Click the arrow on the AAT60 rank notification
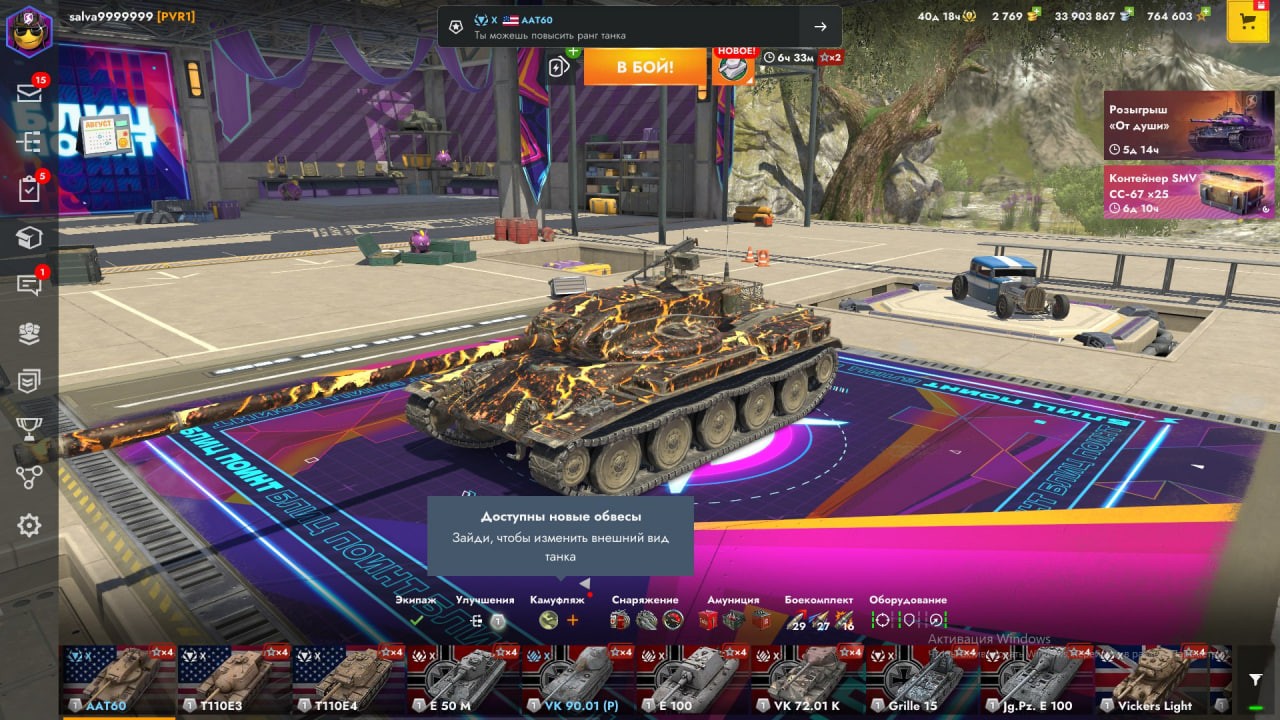This screenshot has height=720, width=1280. (x=820, y=27)
